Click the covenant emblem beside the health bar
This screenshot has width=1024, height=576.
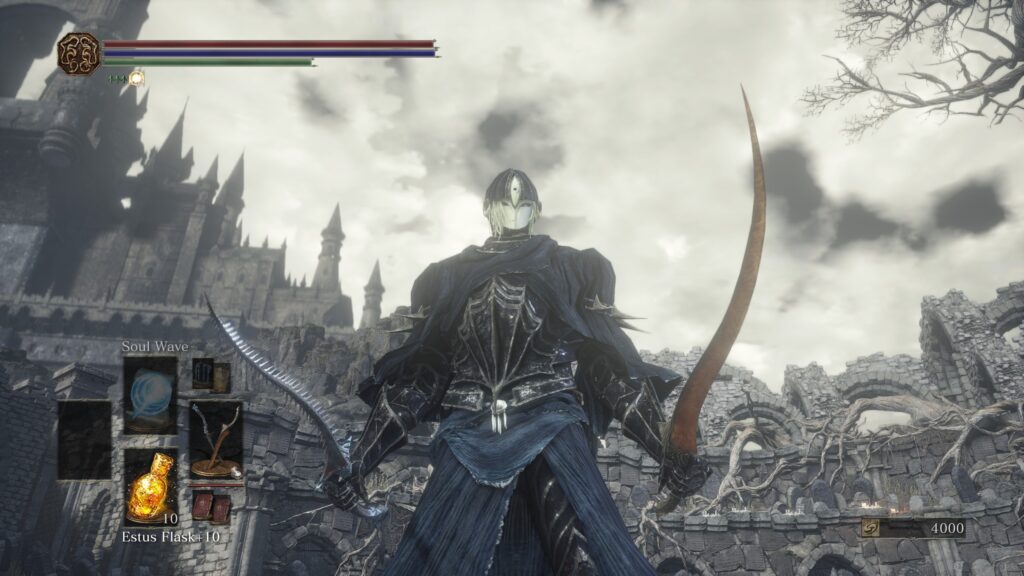click(79, 52)
